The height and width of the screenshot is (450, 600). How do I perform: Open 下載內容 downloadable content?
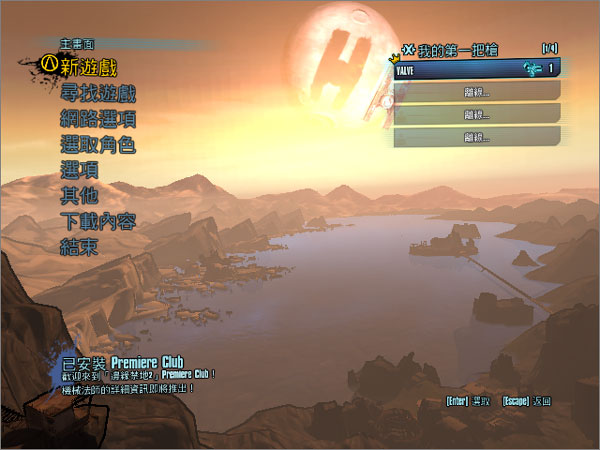(98, 222)
